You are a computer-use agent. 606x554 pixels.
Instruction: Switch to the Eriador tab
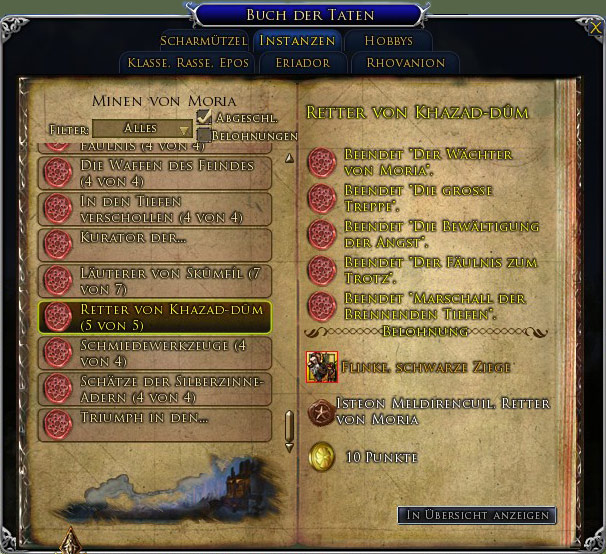[x=295, y=63]
